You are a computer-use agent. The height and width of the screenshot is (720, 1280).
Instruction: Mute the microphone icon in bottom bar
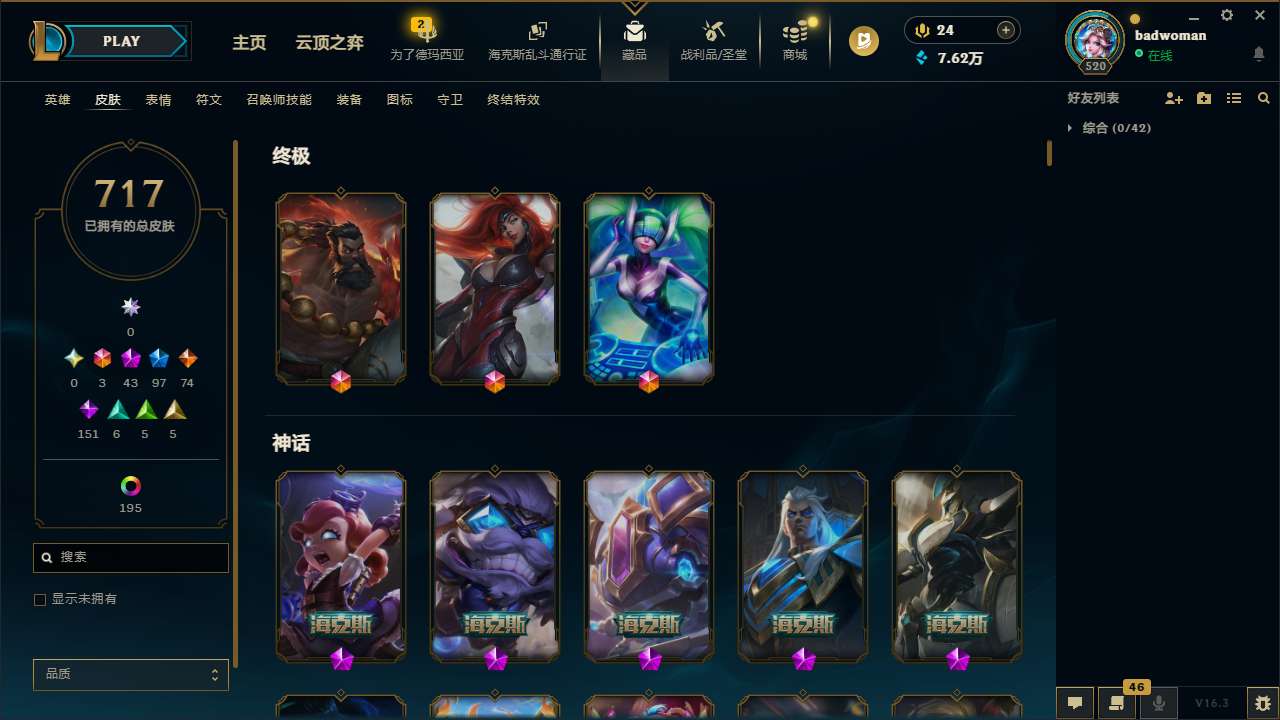click(1159, 703)
